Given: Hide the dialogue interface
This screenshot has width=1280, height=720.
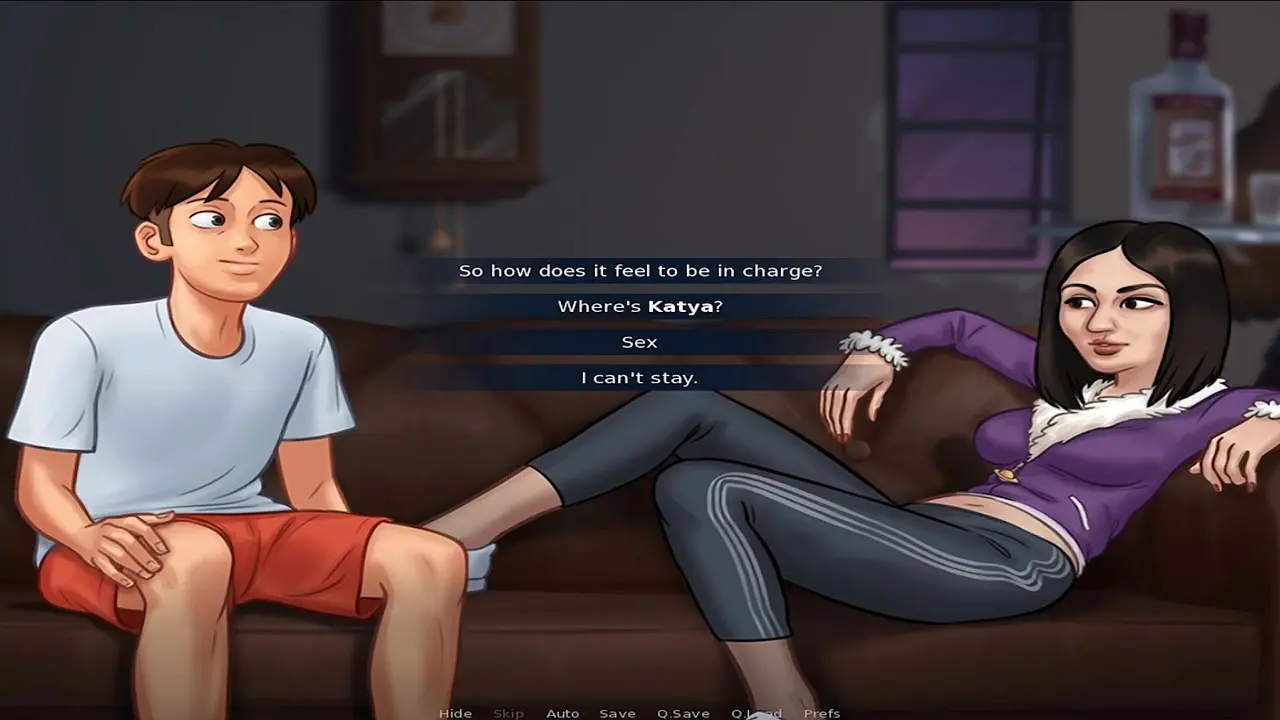Looking at the screenshot, I should click(455, 713).
